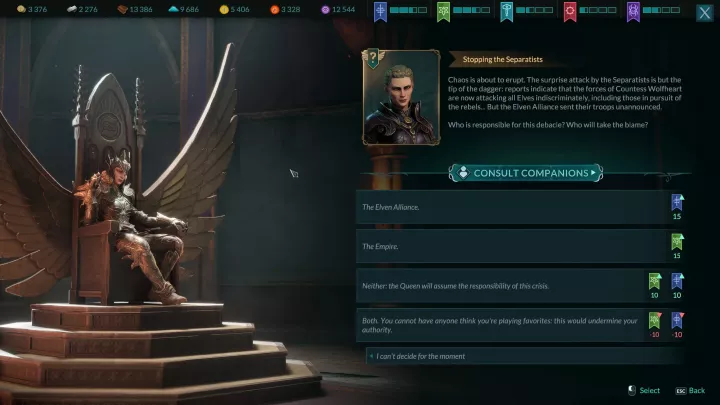
Task: Select "The Empire." dialogue answer
Action: [x=510, y=246]
